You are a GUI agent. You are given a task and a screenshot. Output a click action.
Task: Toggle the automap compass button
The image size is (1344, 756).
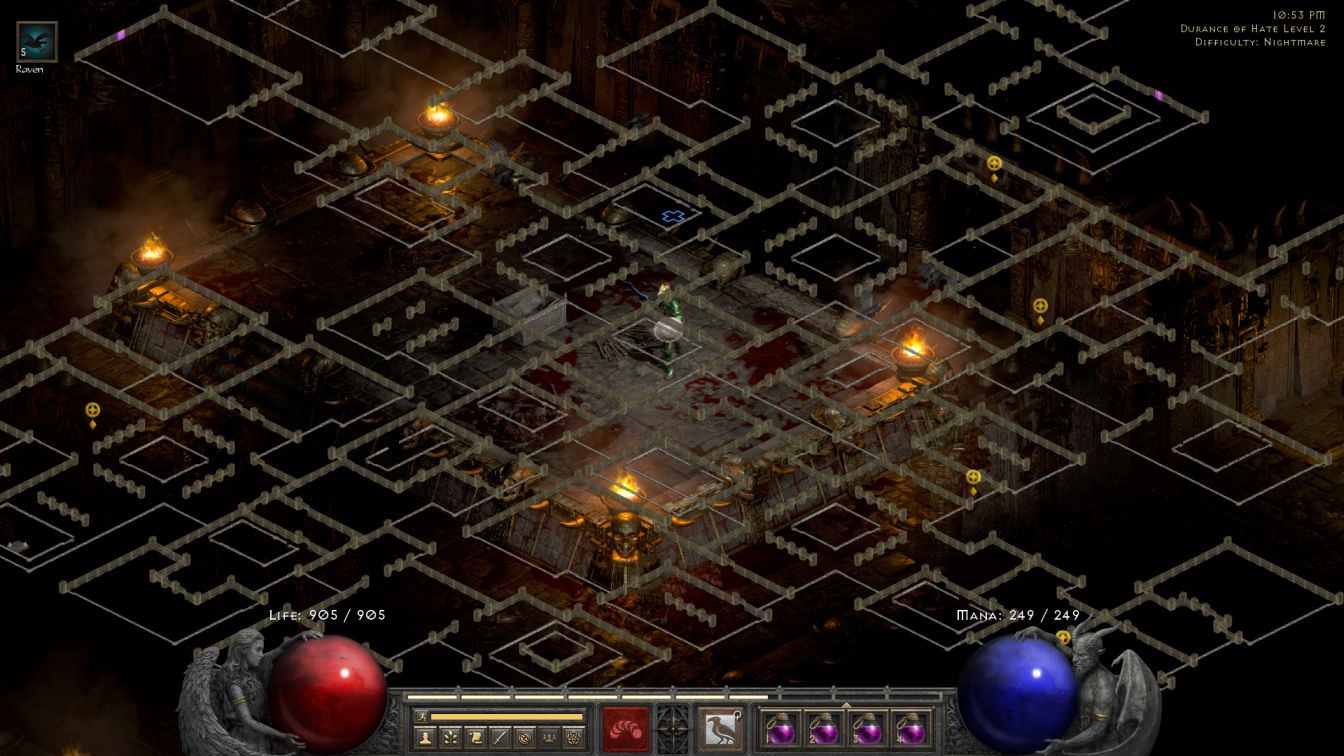[524, 737]
